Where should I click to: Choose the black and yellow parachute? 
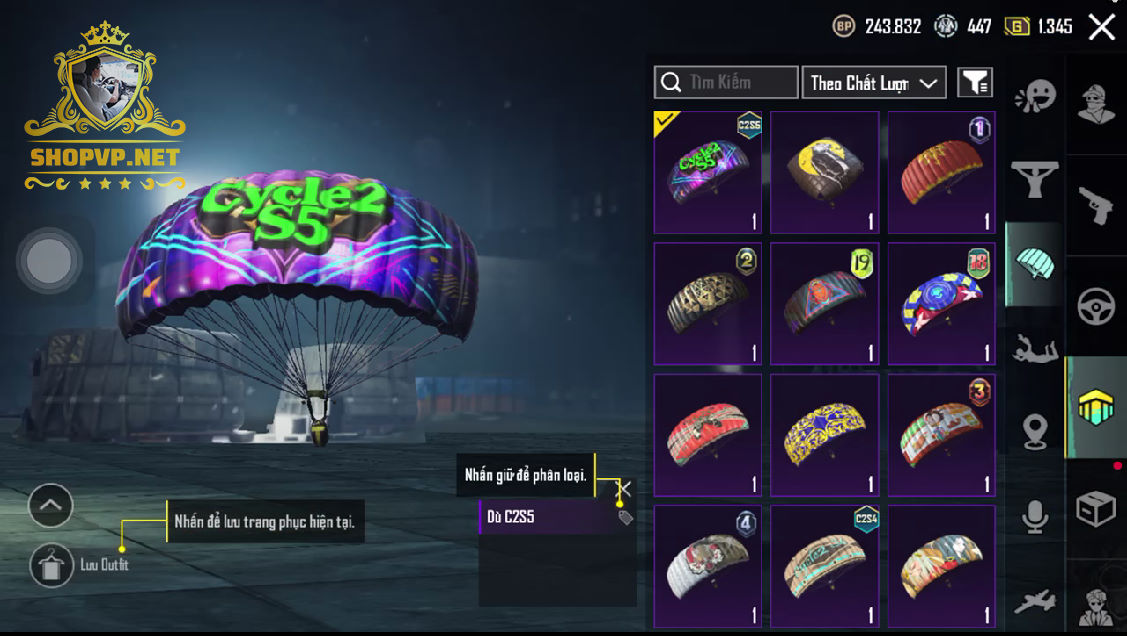825,172
